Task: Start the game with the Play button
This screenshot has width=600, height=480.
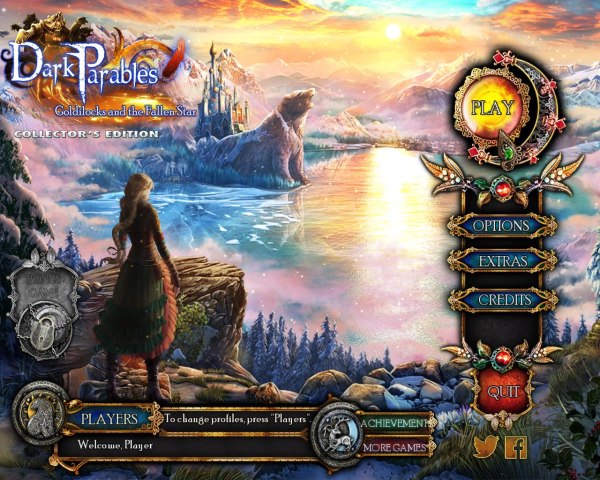Action: point(491,106)
